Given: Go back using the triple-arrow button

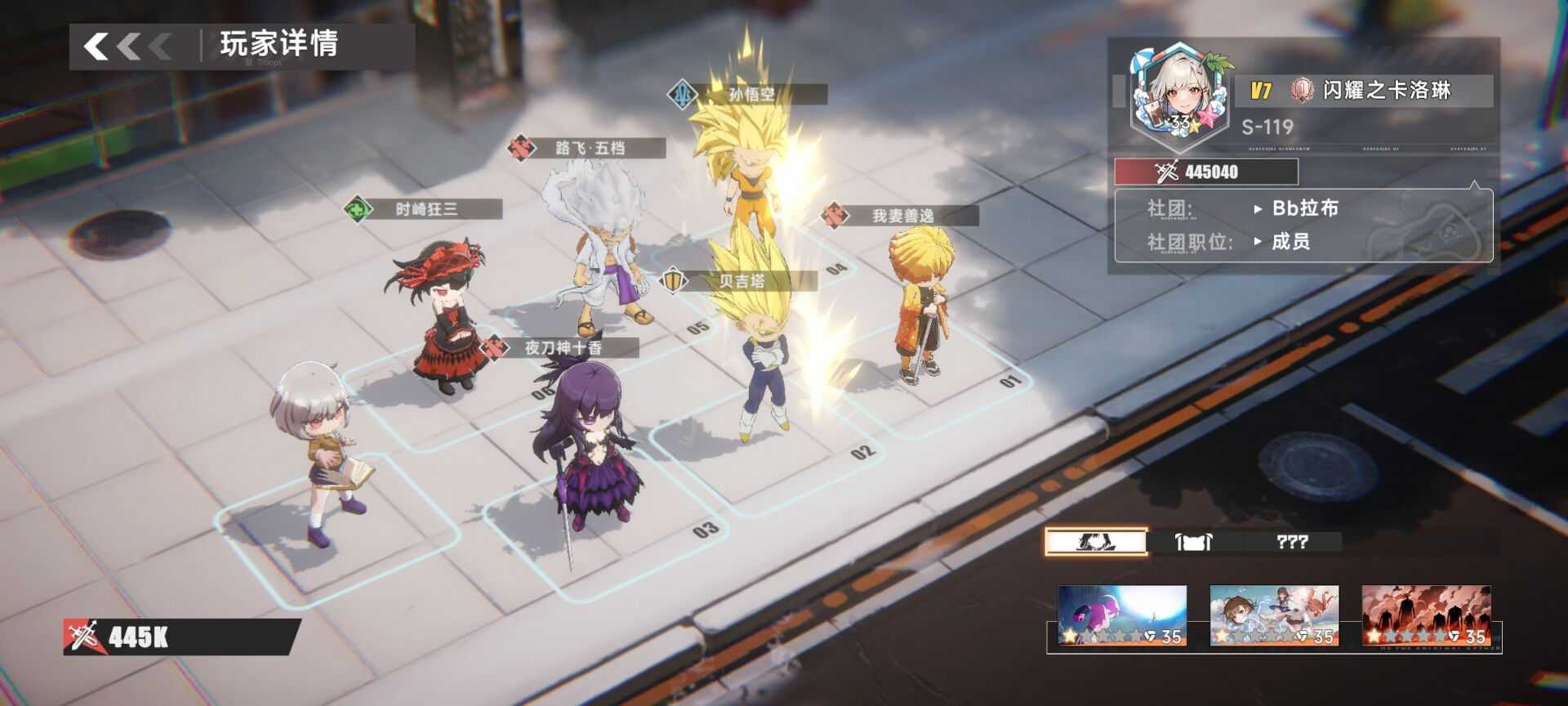Looking at the screenshot, I should (128, 47).
